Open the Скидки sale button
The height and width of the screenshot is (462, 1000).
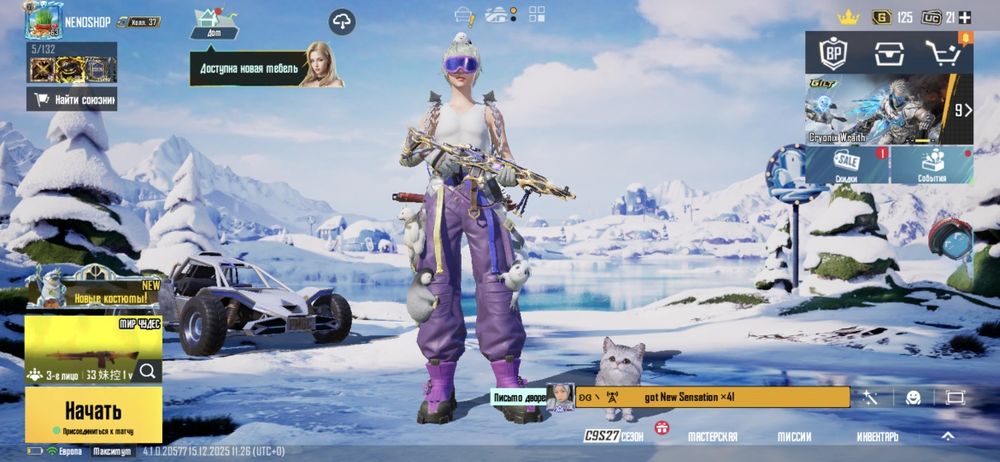point(847,165)
